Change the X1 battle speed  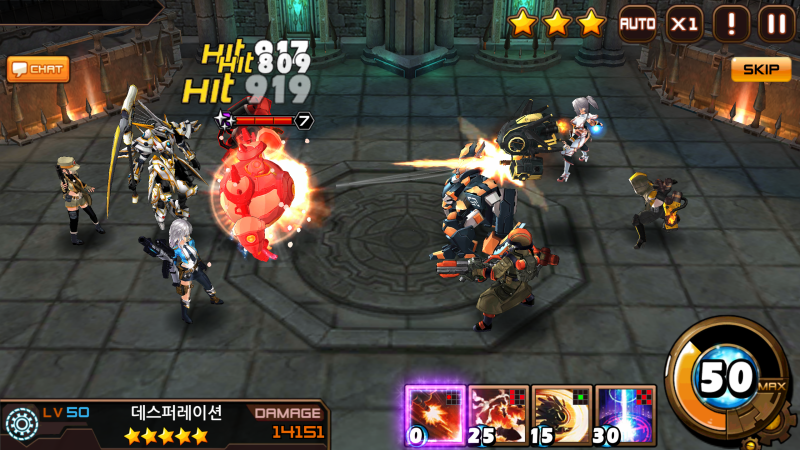pyautogui.click(x=685, y=22)
